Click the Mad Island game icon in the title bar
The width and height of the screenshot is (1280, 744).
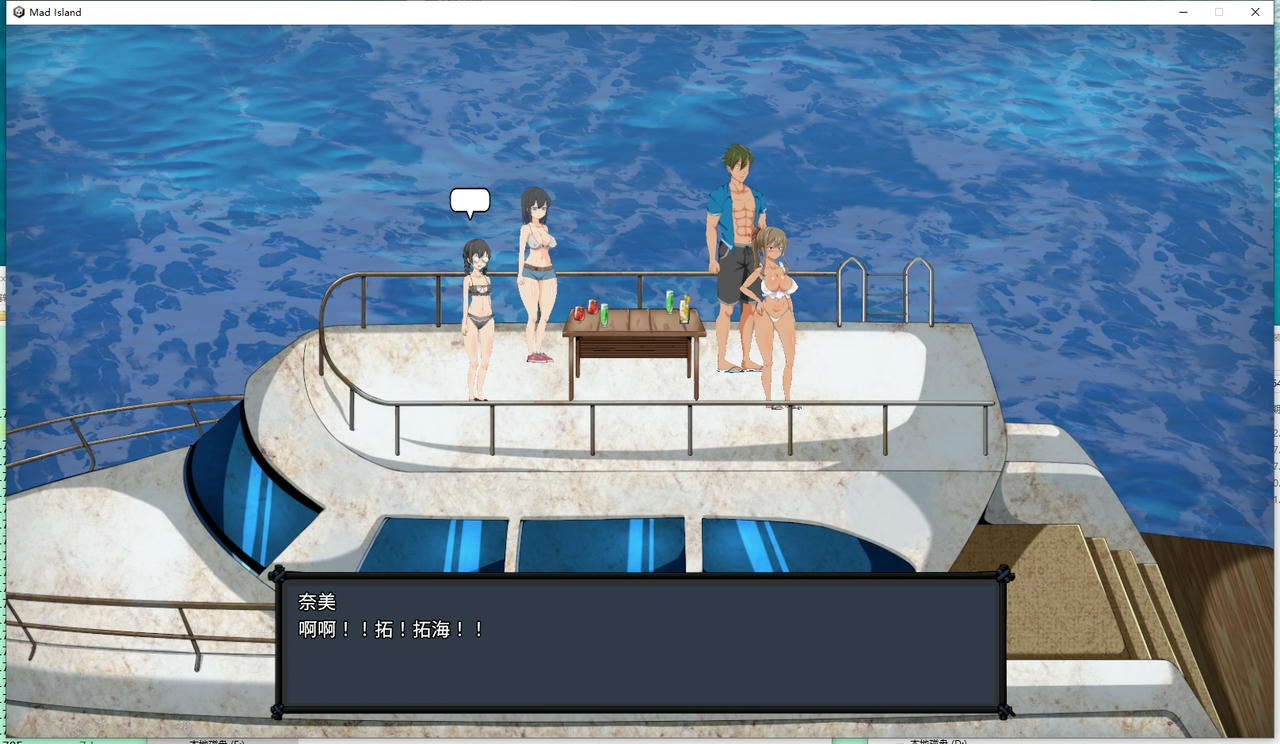[19, 11]
